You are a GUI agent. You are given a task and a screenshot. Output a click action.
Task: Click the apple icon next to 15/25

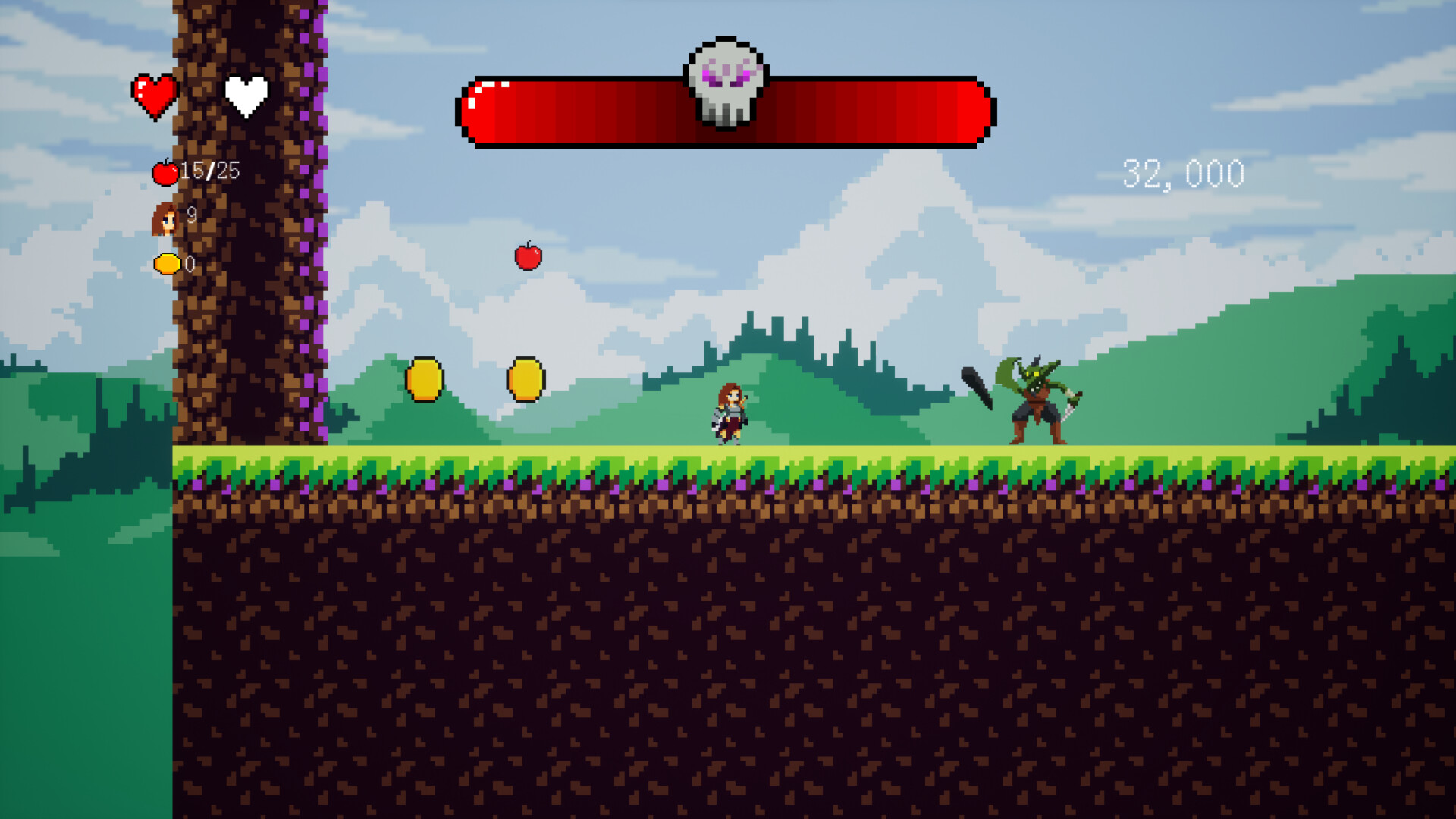pos(165,172)
